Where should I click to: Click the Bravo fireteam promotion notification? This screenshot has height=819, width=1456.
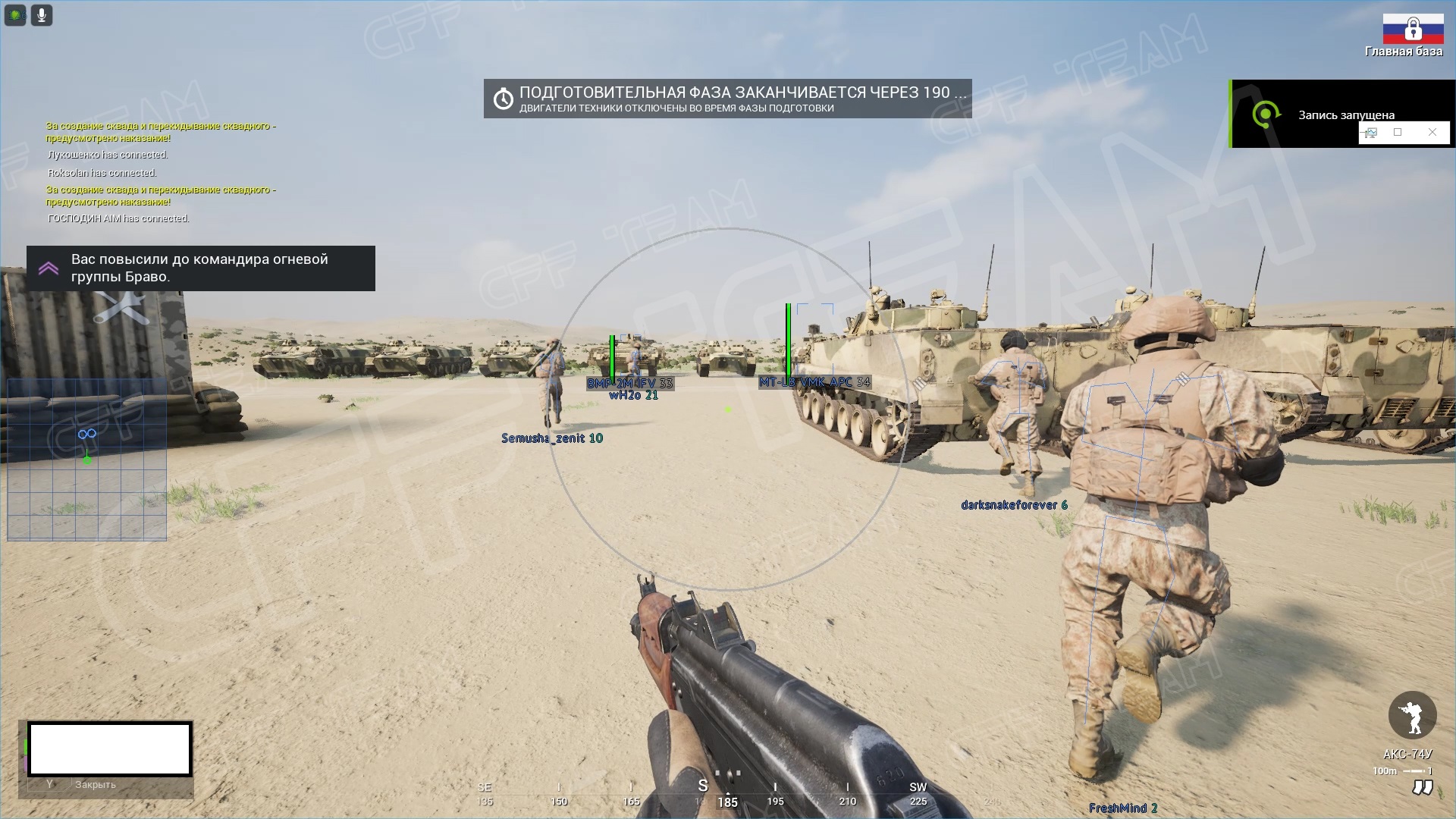coord(200,268)
